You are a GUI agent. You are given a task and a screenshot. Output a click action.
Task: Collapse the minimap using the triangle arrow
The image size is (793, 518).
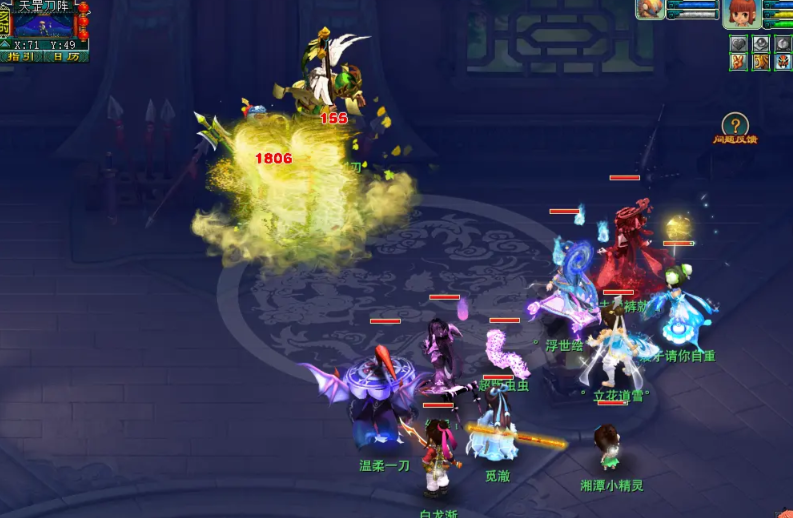[5, 45]
